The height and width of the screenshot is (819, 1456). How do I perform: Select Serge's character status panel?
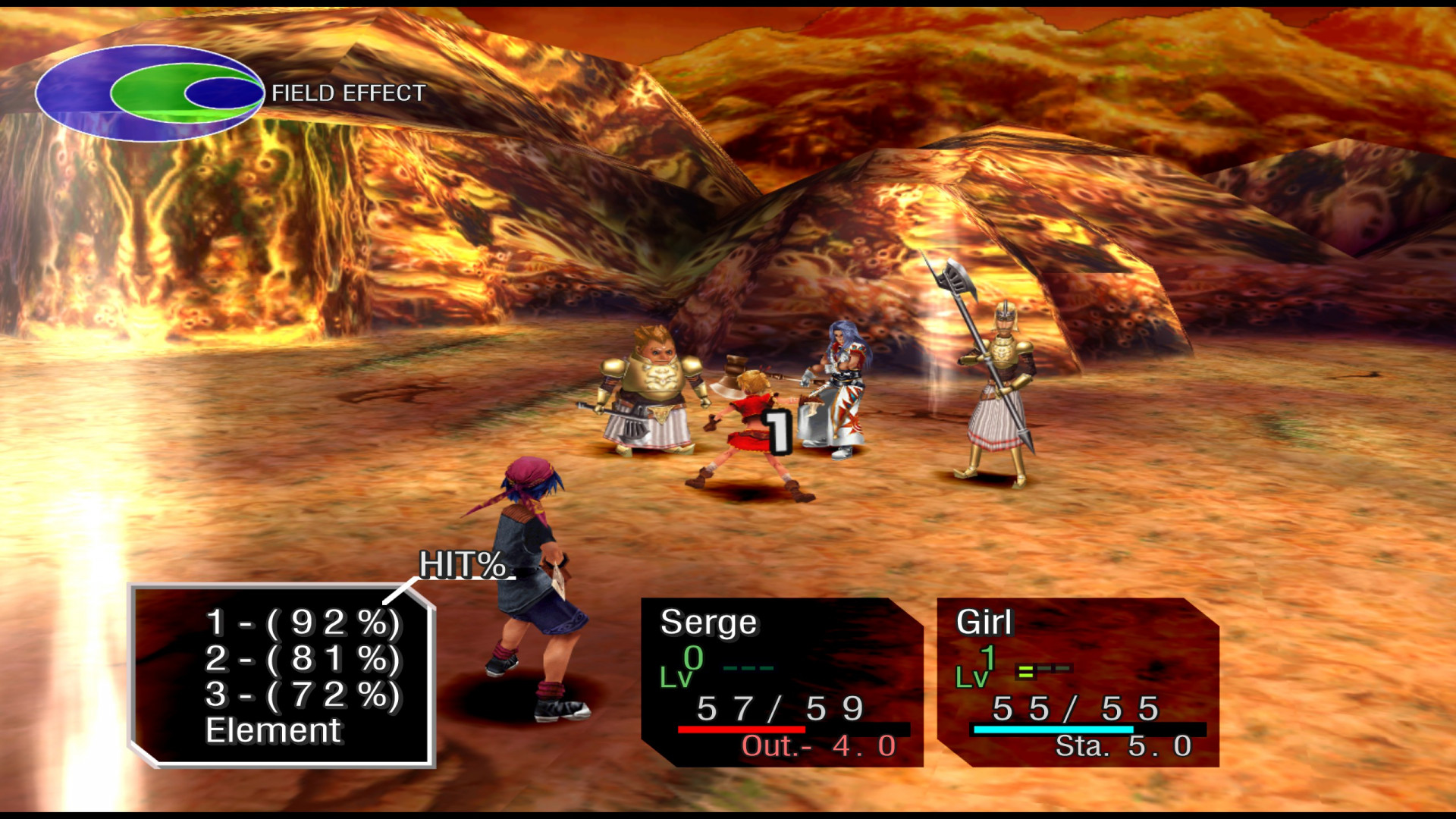781,682
